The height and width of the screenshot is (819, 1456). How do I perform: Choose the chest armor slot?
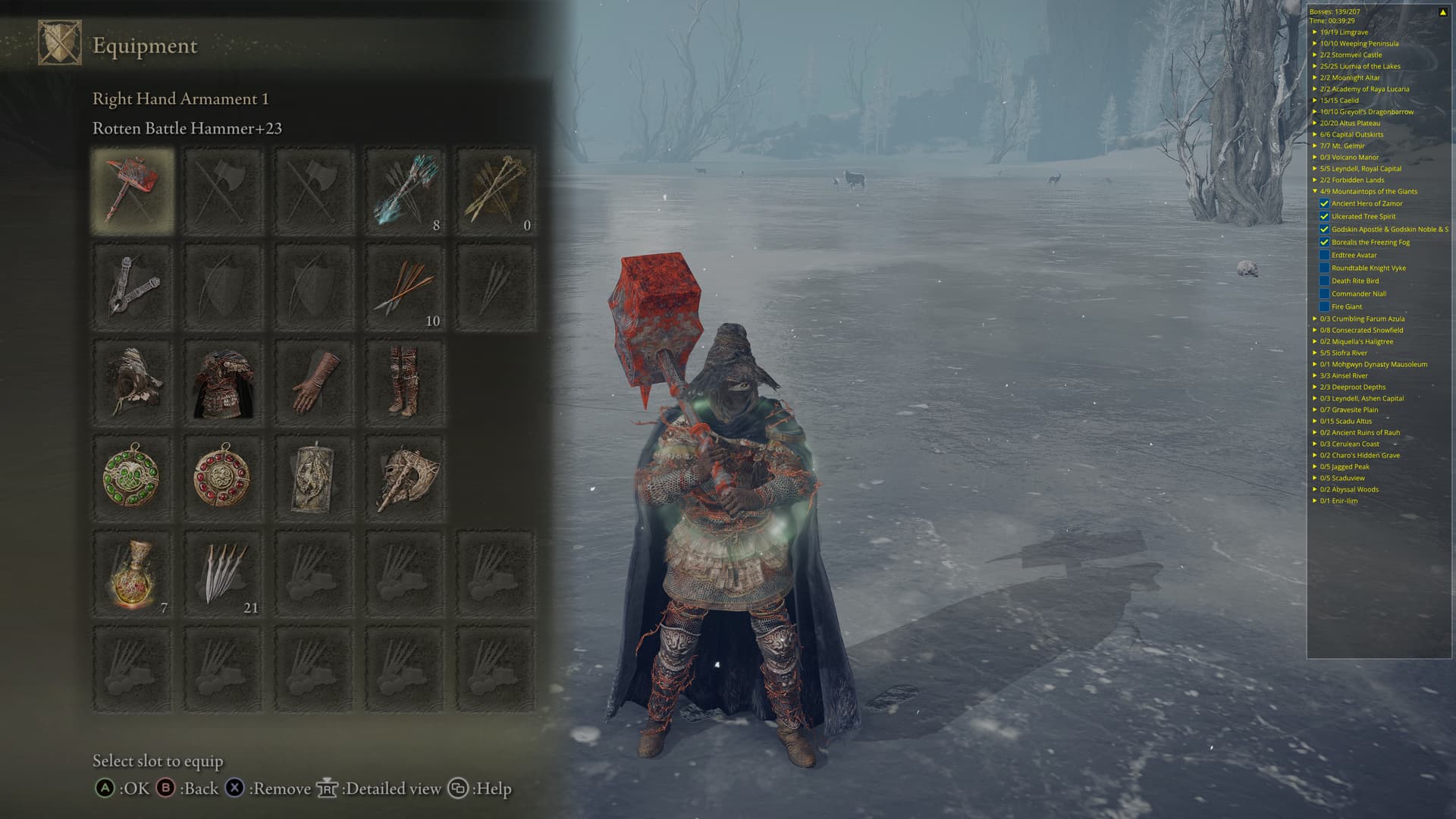[x=224, y=383]
